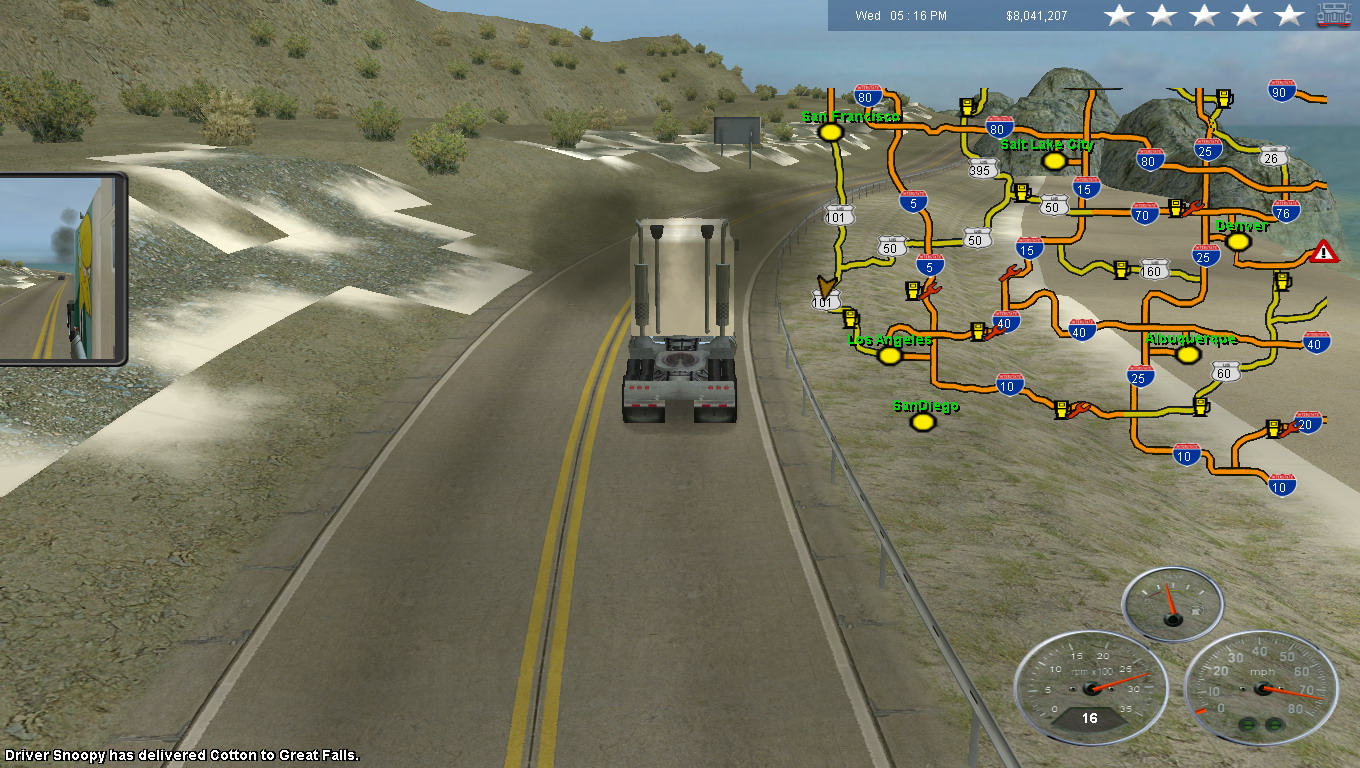Select the Interstate 90 shield marker

(1281, 92)
